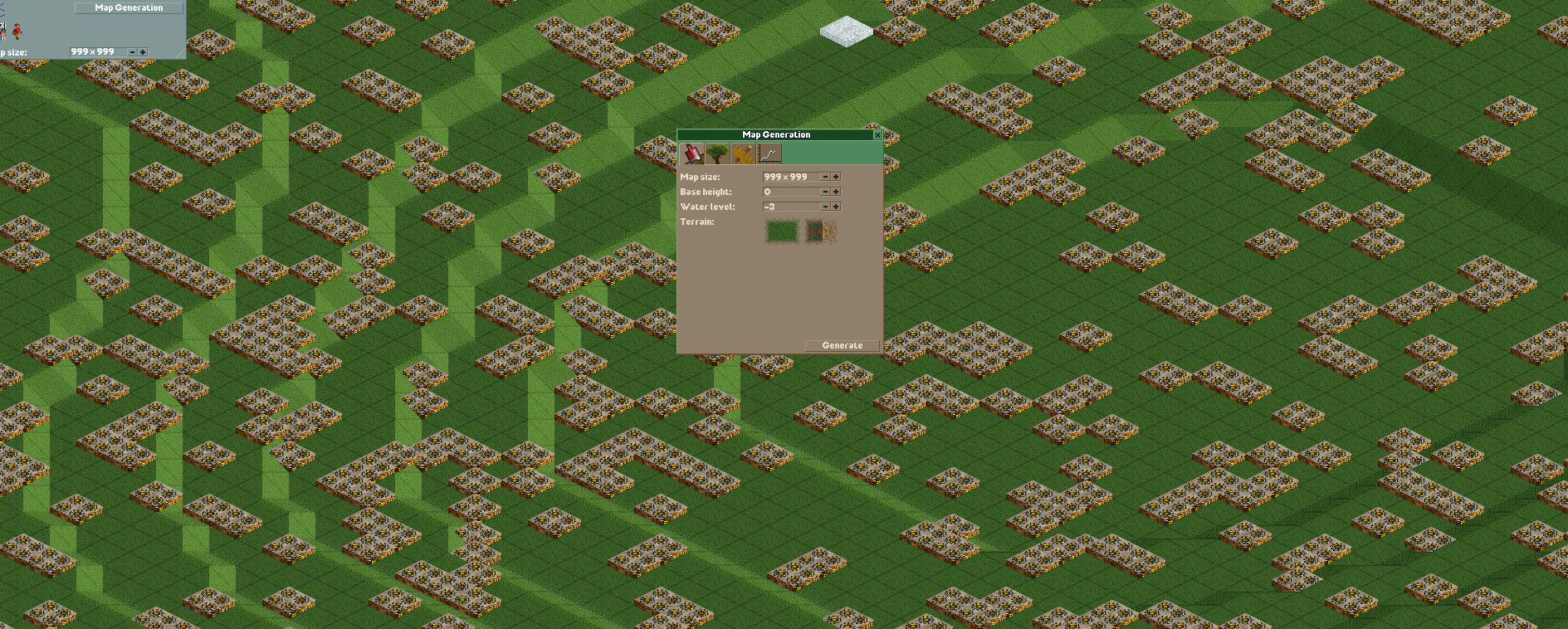The image size is (1568, 629).
Task: Increase map size with the plus stepper
Action: (x=835, y=177)
